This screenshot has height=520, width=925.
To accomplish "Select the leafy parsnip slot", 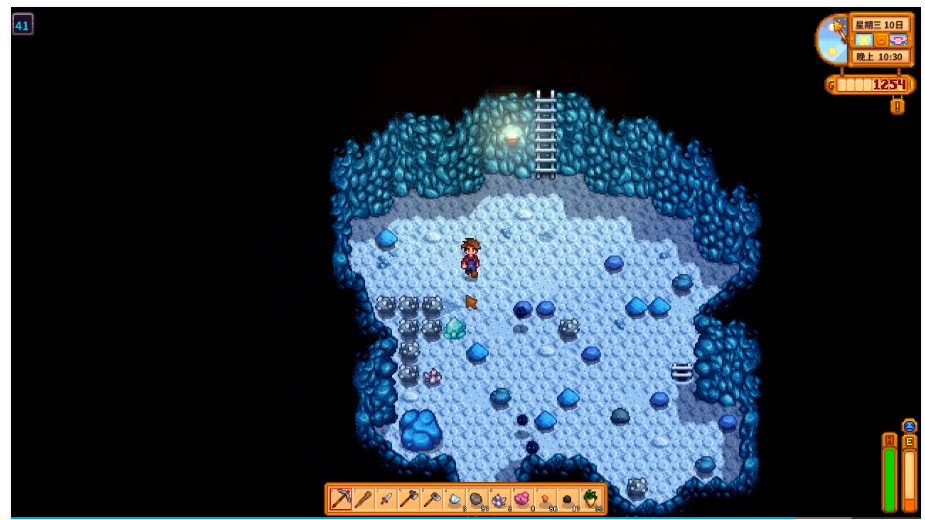I will 591,498.
